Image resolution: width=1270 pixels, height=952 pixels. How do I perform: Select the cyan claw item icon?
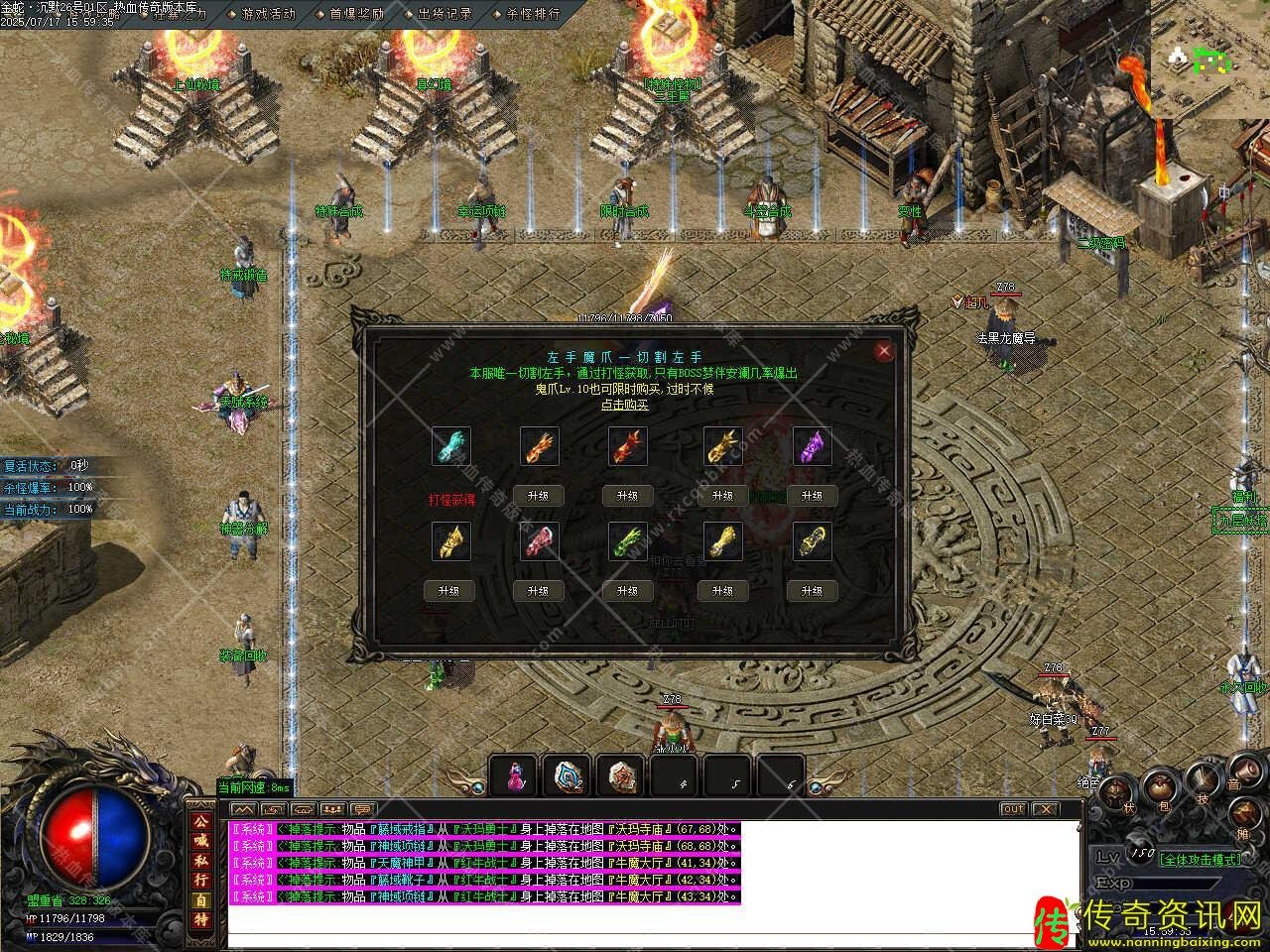click(451, 447)
